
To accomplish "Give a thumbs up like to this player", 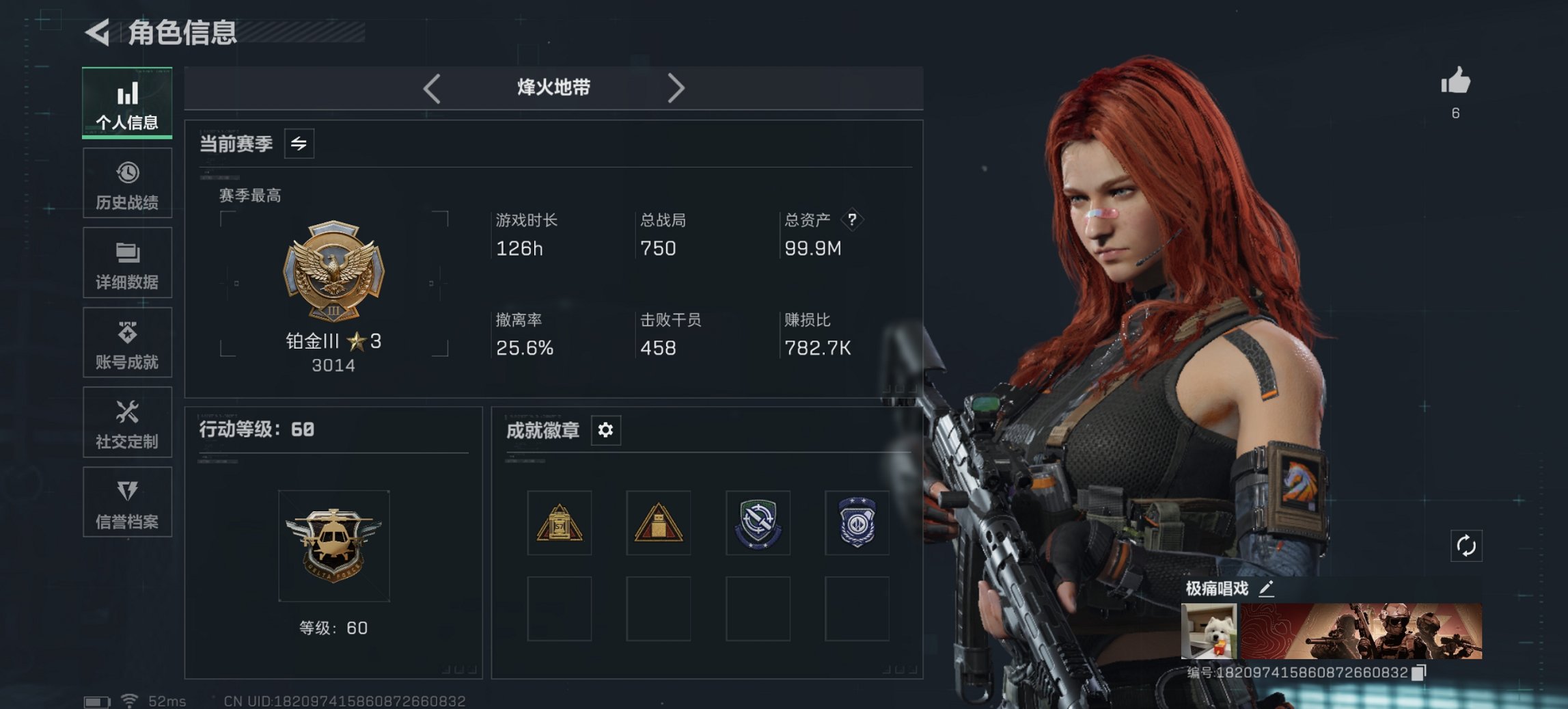I will tap(1455, 82).
